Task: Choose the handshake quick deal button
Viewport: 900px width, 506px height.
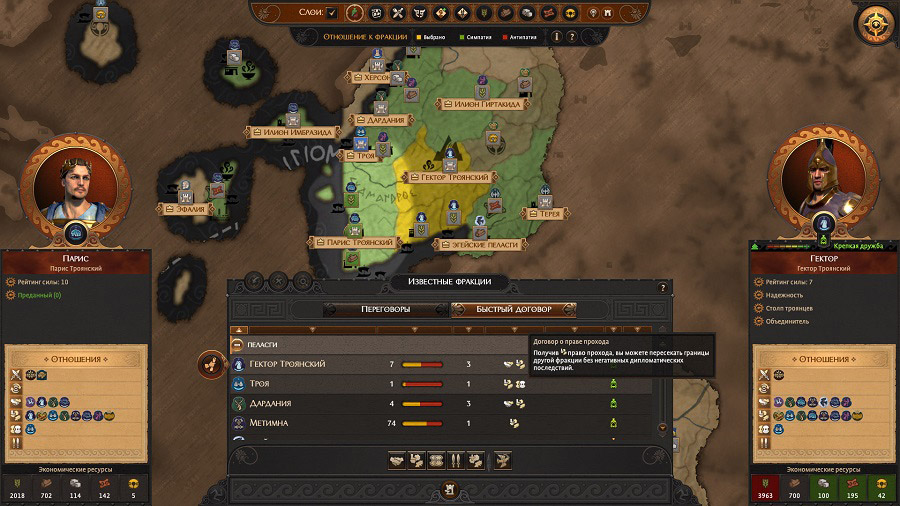Action: click(398, 460)
